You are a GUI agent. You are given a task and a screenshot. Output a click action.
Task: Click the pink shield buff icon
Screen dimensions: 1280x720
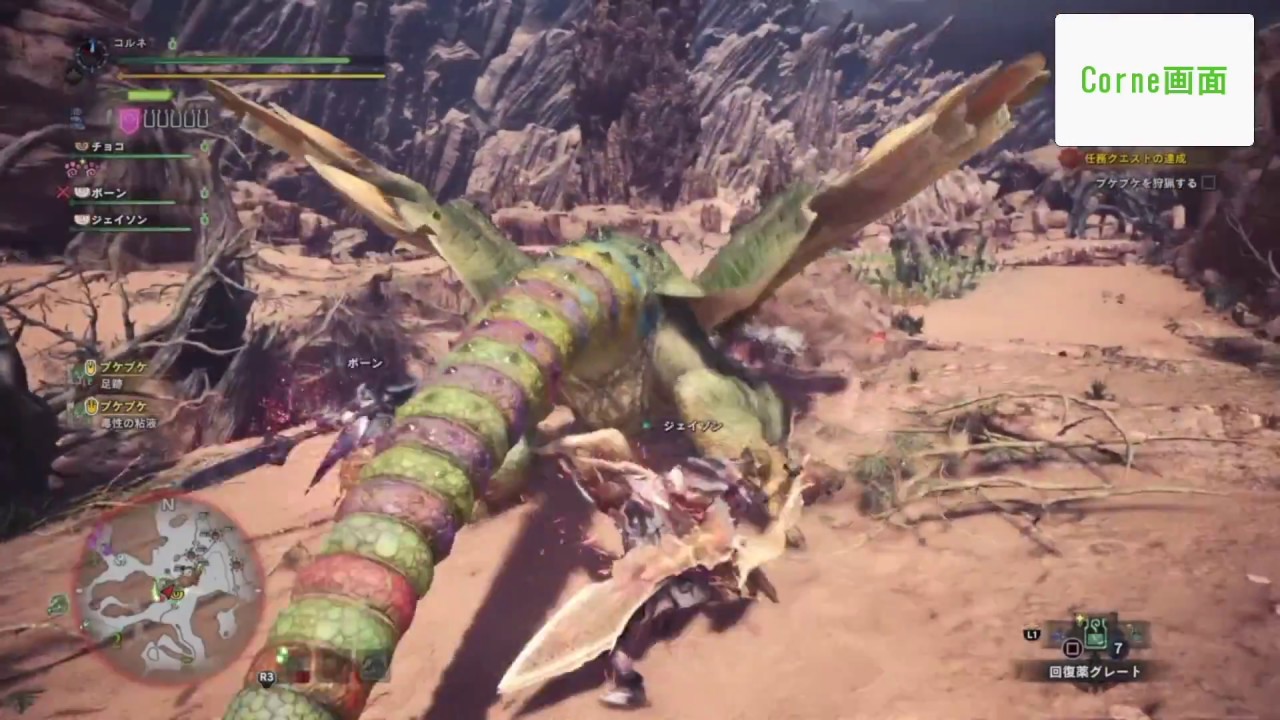[x=129, y=119]
